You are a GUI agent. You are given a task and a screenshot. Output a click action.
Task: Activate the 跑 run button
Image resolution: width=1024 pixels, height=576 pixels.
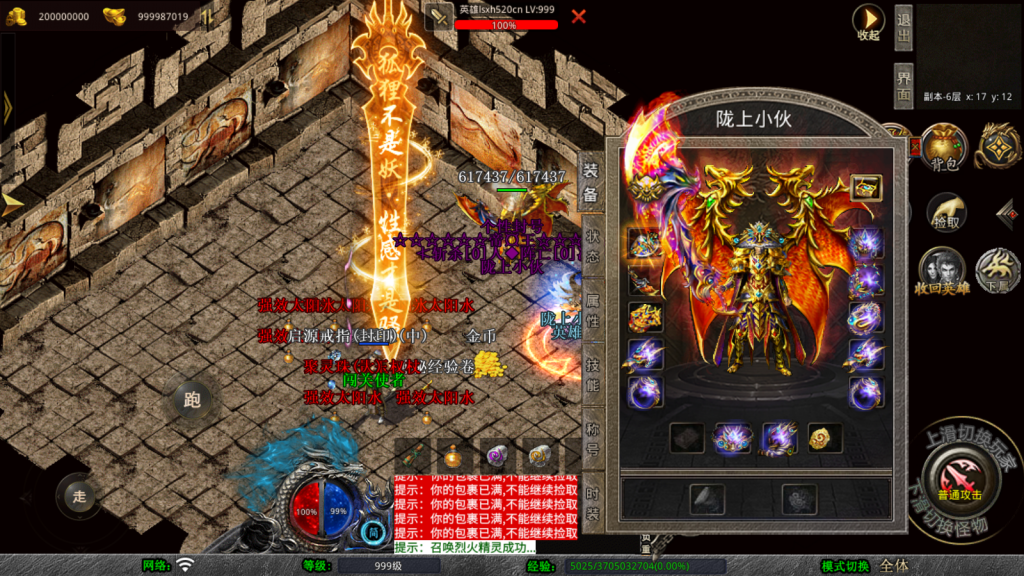click(192, 400)
